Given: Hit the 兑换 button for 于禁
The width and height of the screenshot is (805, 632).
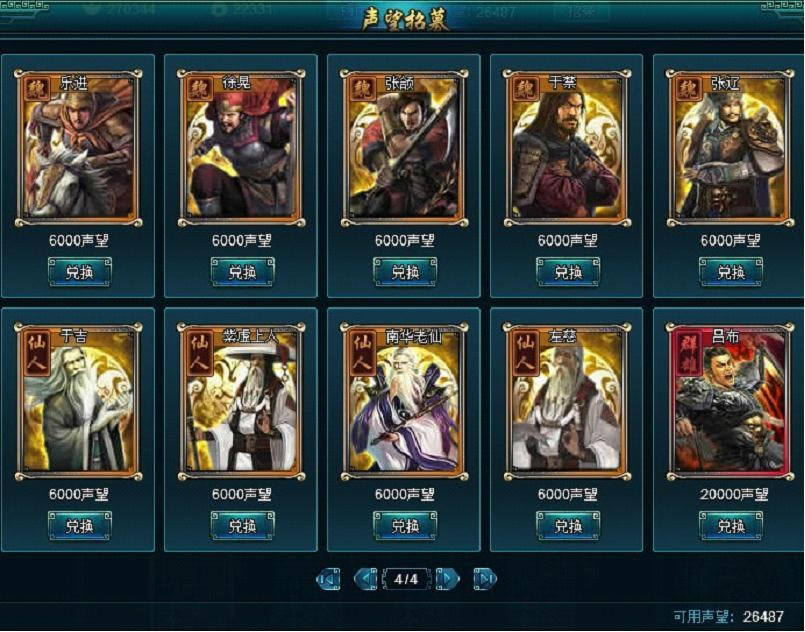Looking at the screenshot, I should click(568, 271).
